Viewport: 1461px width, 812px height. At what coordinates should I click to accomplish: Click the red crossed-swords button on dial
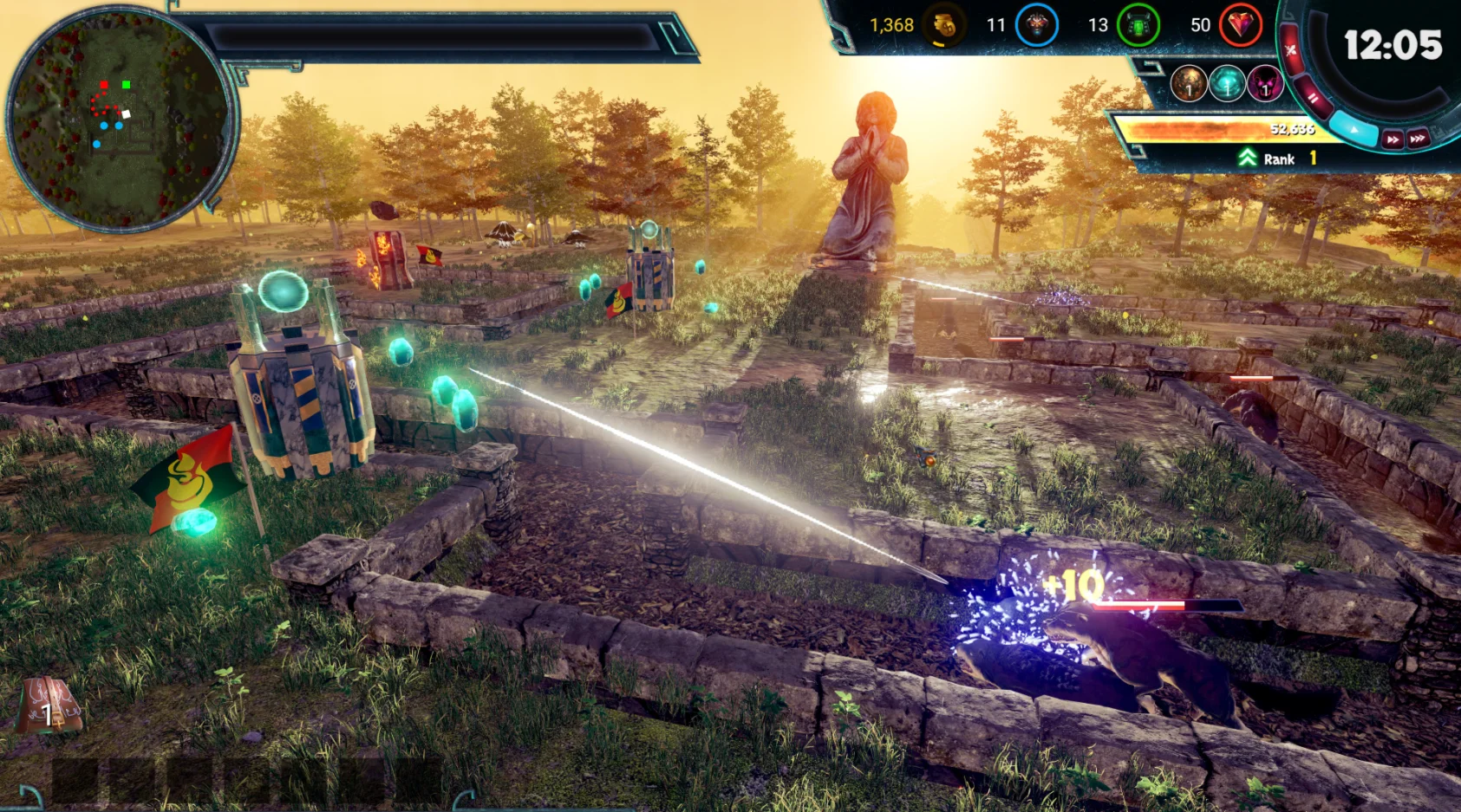(x=1291, y=50)
